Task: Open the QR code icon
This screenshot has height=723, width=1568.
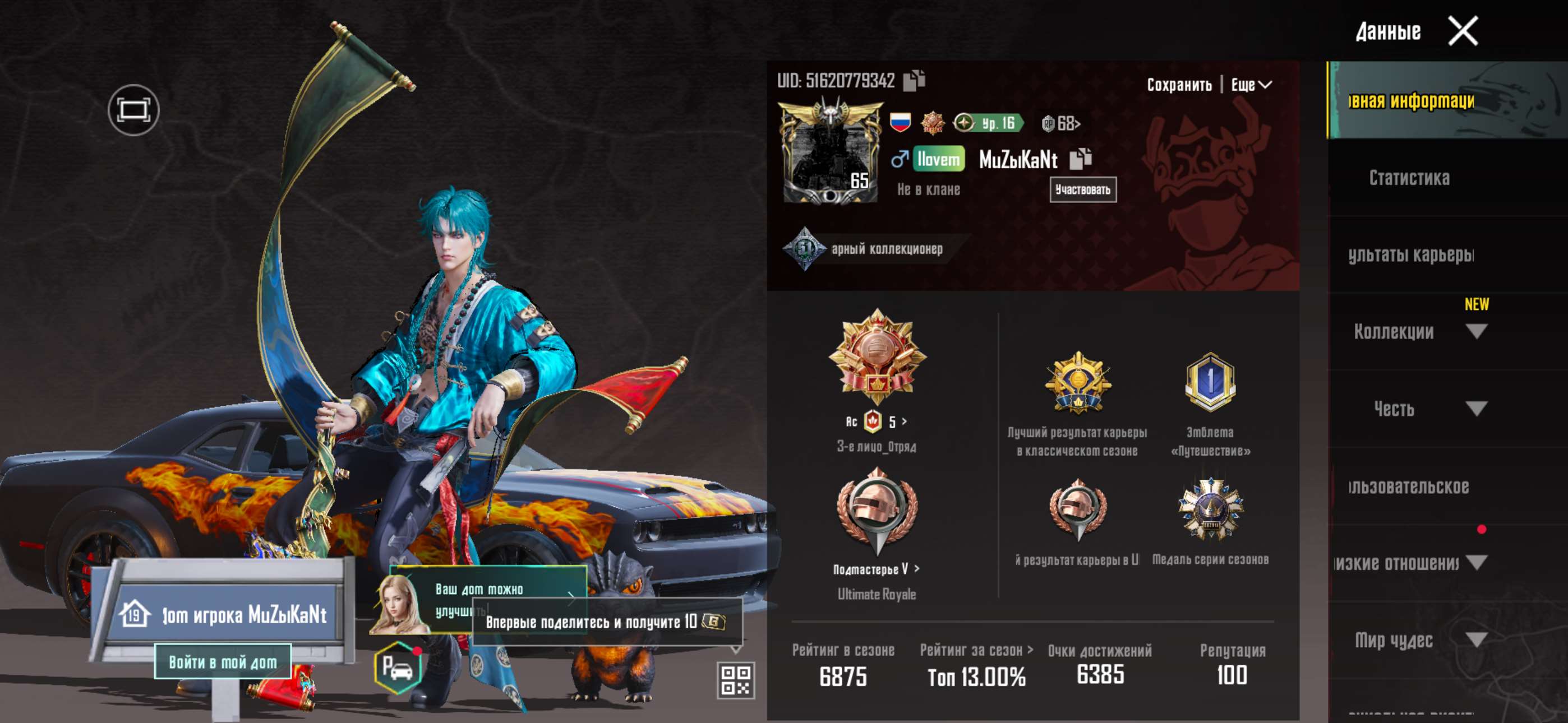Action: point(735,680)
